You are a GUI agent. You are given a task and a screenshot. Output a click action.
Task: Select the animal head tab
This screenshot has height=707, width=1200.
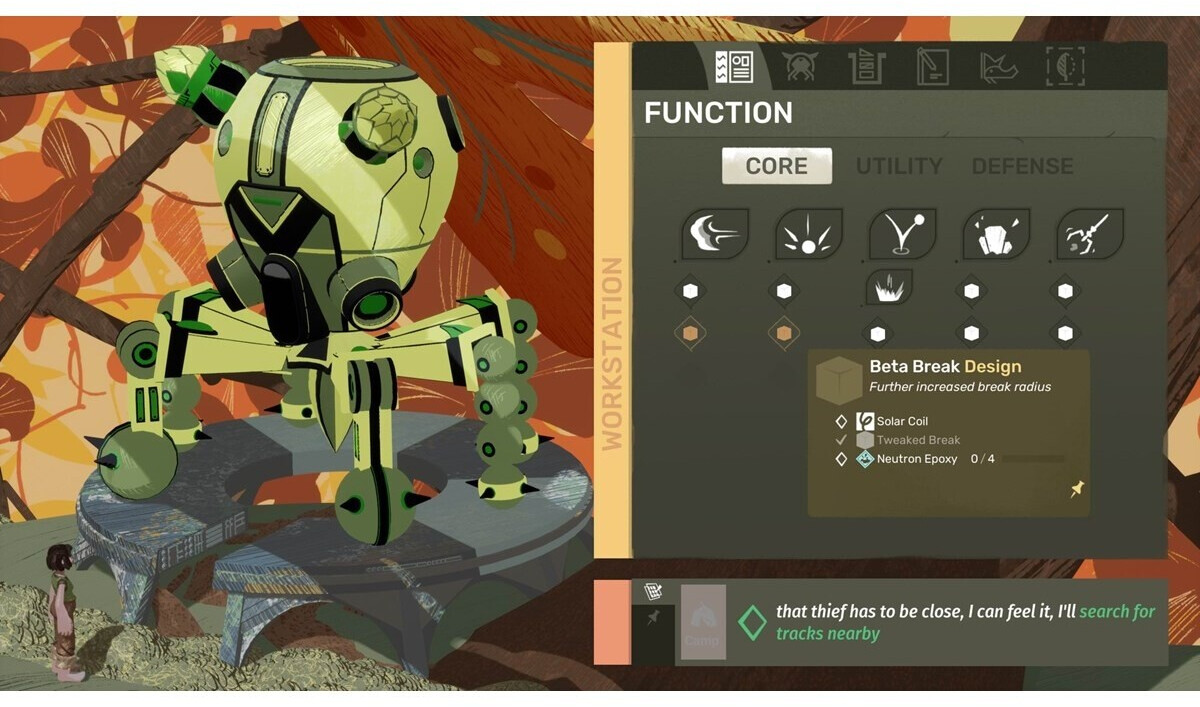[x=997, y=67]
